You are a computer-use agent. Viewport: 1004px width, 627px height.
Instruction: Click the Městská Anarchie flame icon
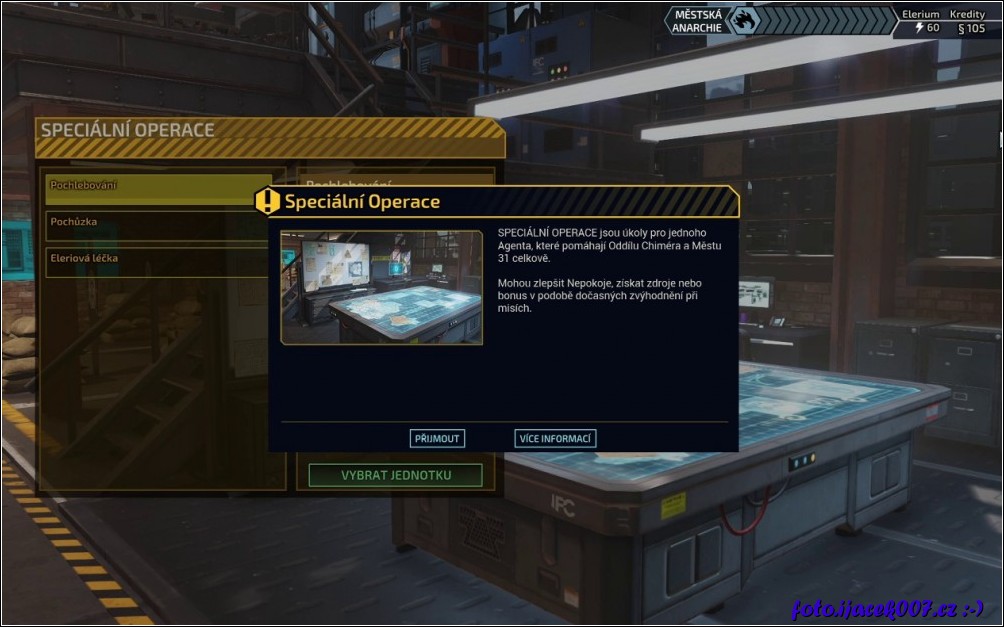pos(743,21)
